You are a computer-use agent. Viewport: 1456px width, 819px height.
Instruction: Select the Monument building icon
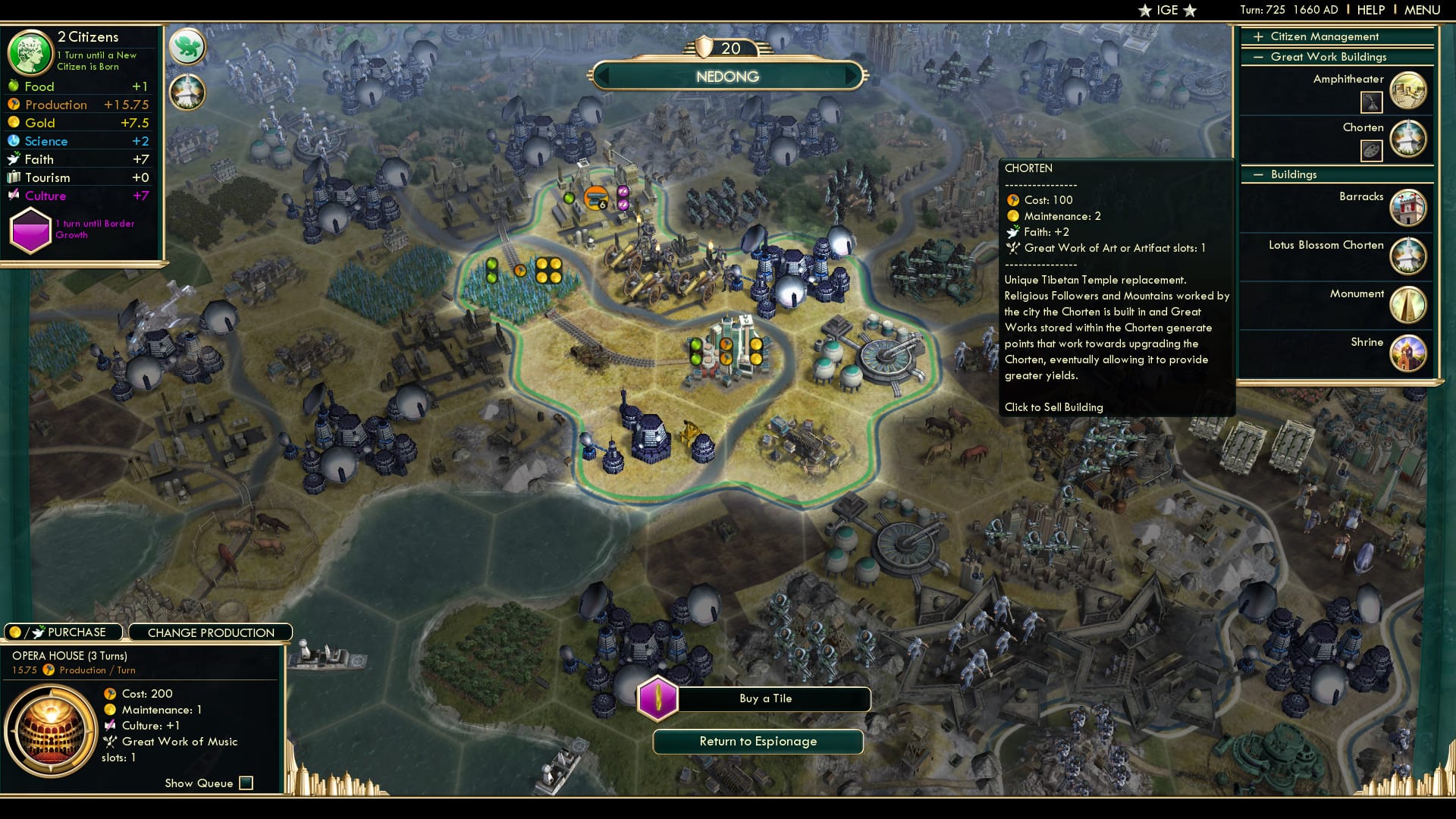(1408, 305)
